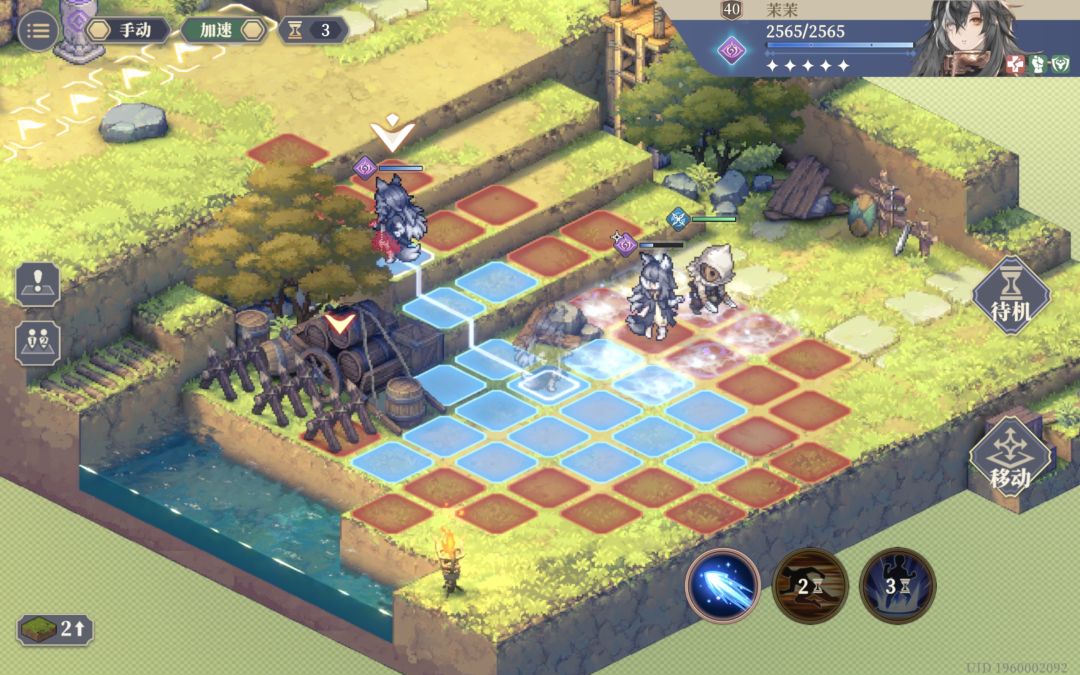Toggle the 手动 manual mode button
This screenshot has height=675, width=1080.
(x=128, y=30)
